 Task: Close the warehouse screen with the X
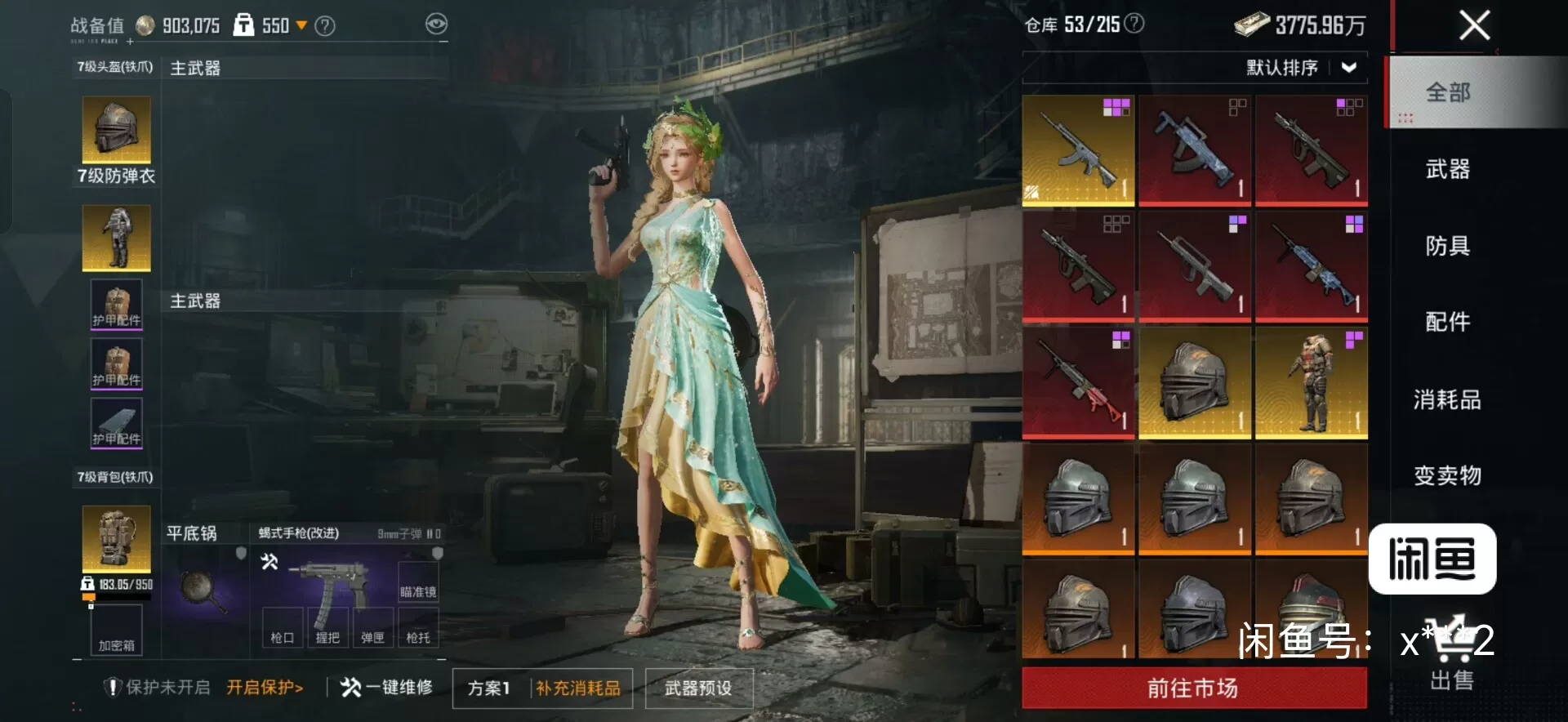(1474, 25)
